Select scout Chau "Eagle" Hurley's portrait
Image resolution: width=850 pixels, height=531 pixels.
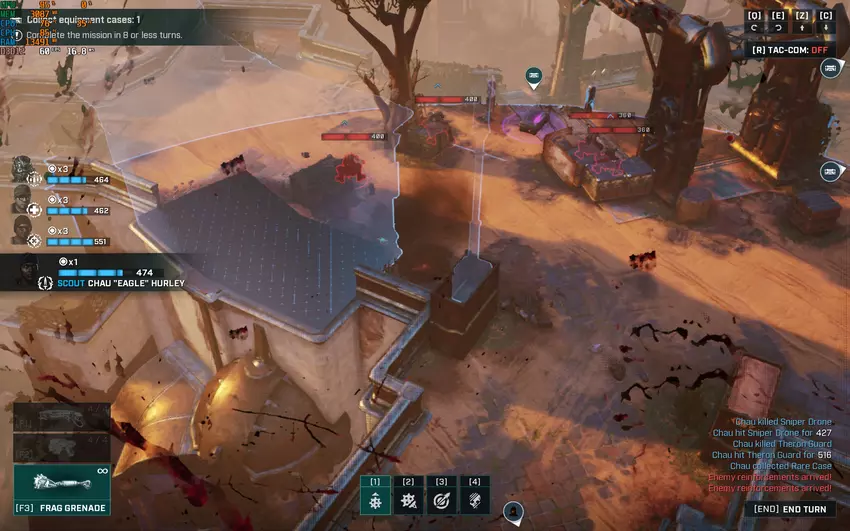tap(30, 270)
